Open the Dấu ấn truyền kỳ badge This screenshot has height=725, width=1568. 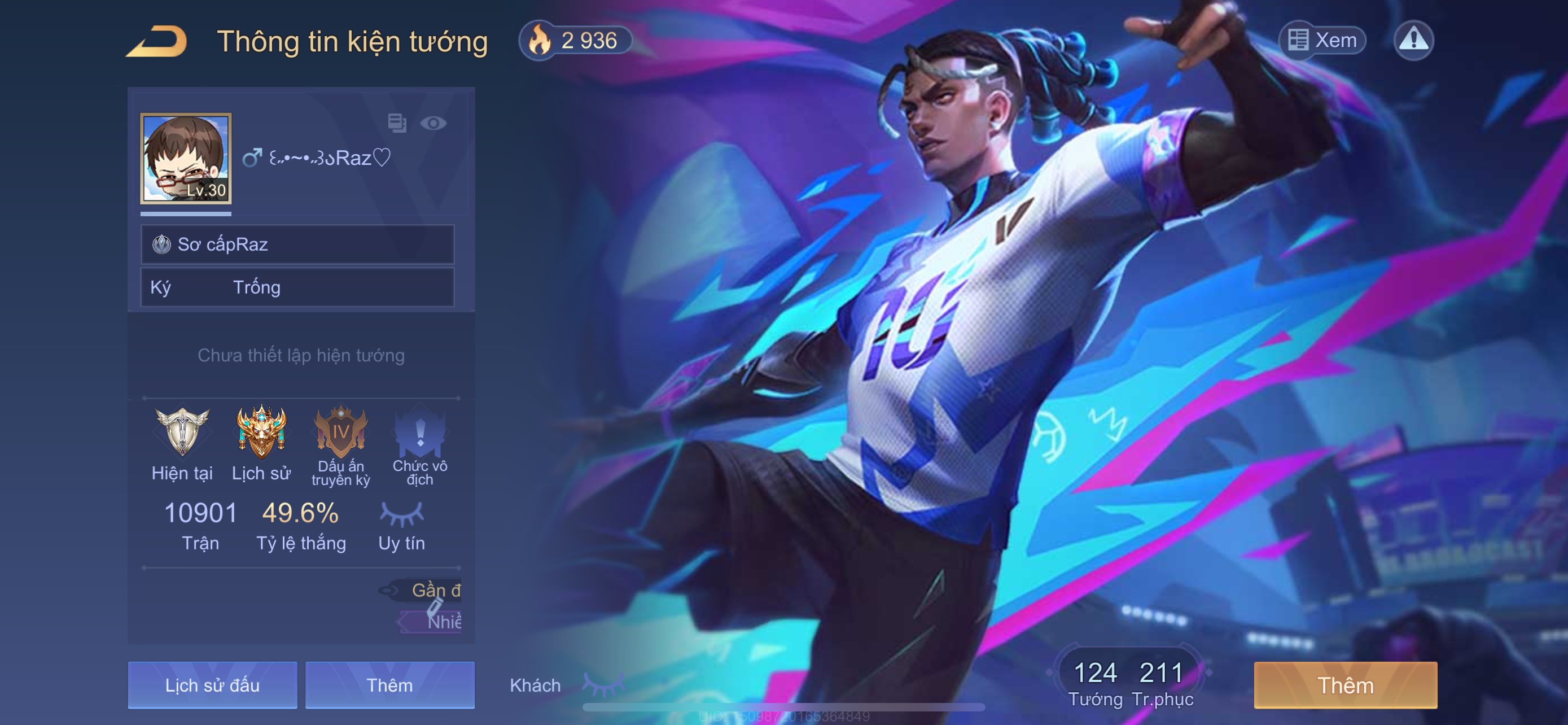[340, 432]
